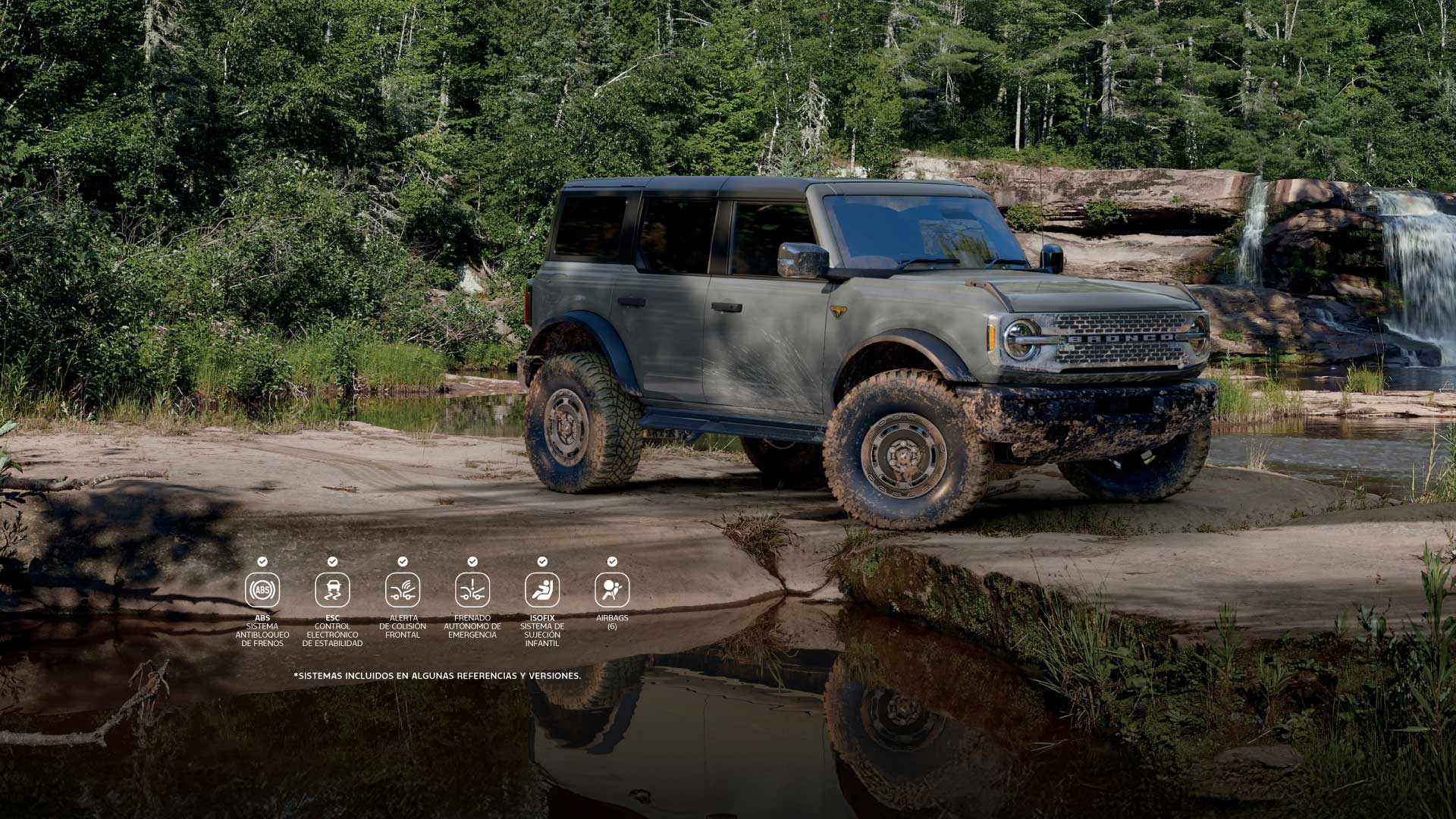Select the ESC stability control icon
Image resolution: width=1456 pixels, height=819 pixels.
pos(332,590)
